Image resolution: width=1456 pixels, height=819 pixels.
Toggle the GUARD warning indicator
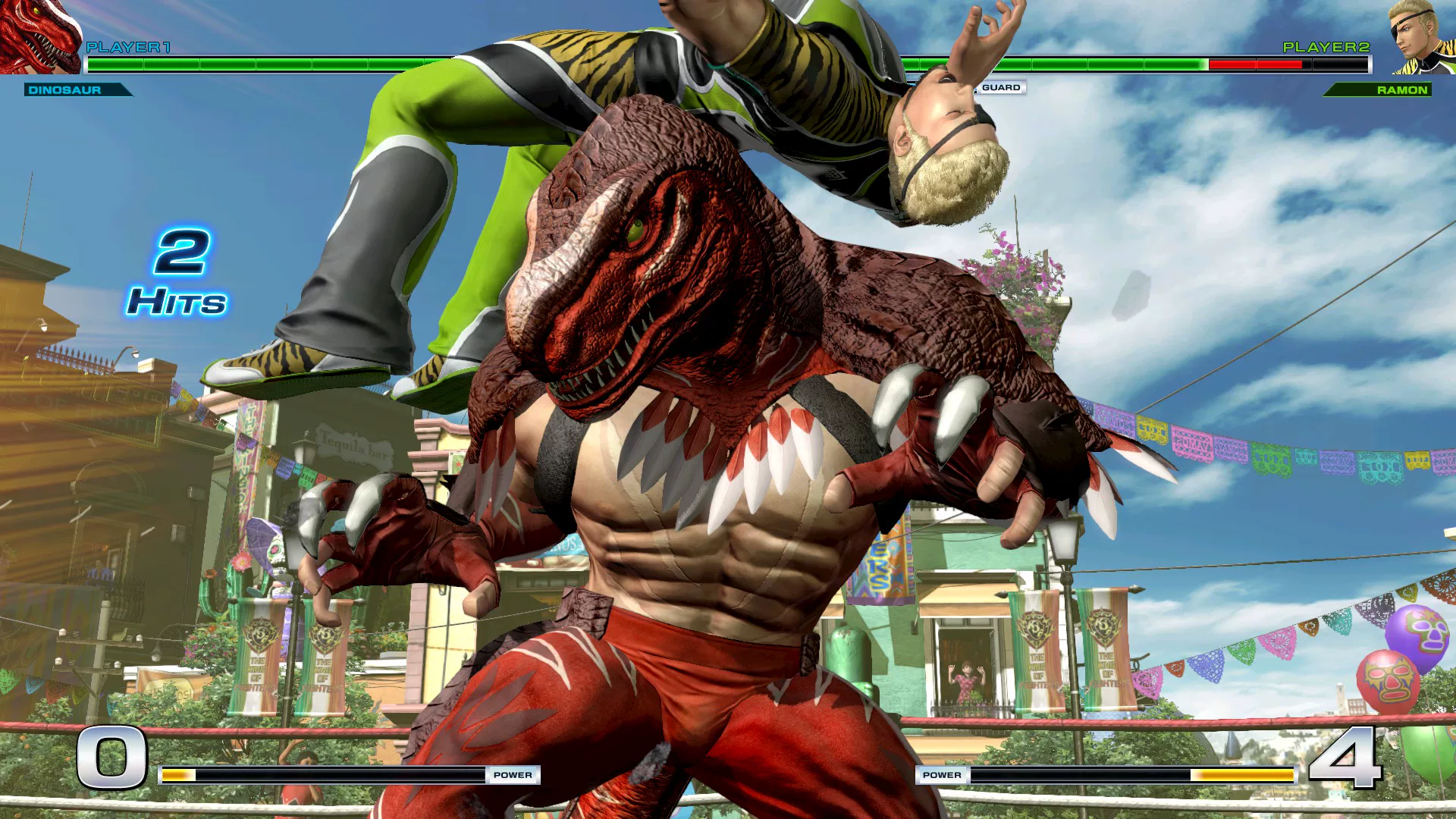pyautogui.click(x=1003, y=88)
